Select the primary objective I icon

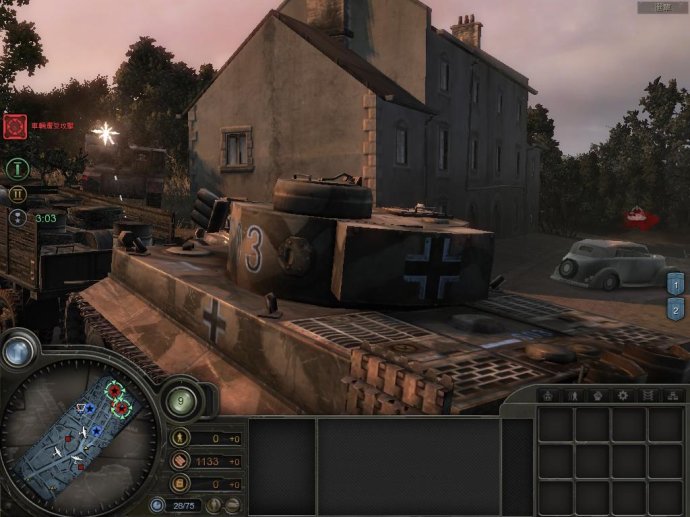point(17,168)
